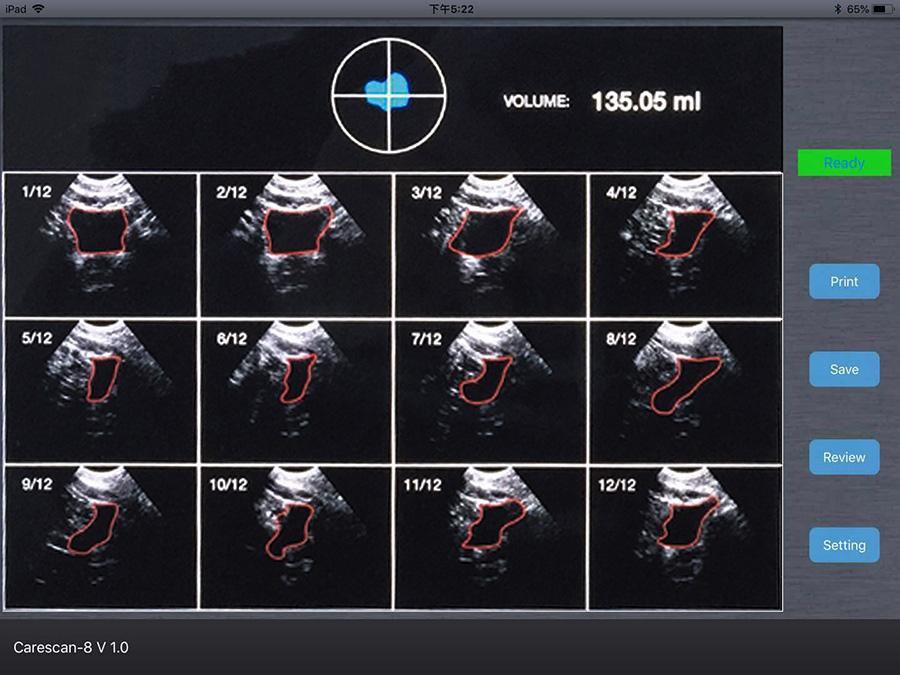Open the Setting menu
The width and height of the screenshot is (900, 675).
pyautogui.click(x=844, y=545)
